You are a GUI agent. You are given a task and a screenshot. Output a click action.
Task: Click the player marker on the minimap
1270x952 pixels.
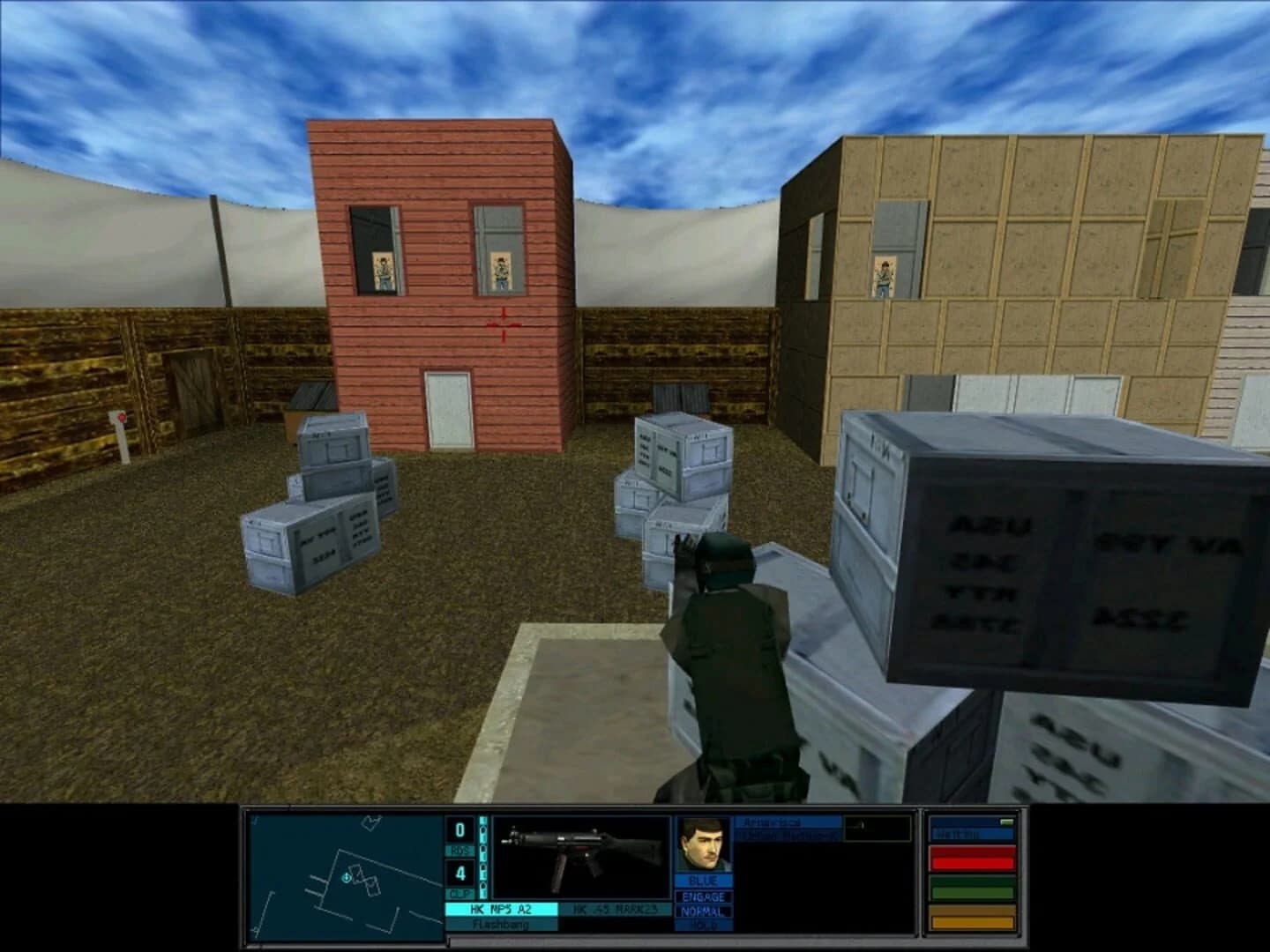pos(346,879)
